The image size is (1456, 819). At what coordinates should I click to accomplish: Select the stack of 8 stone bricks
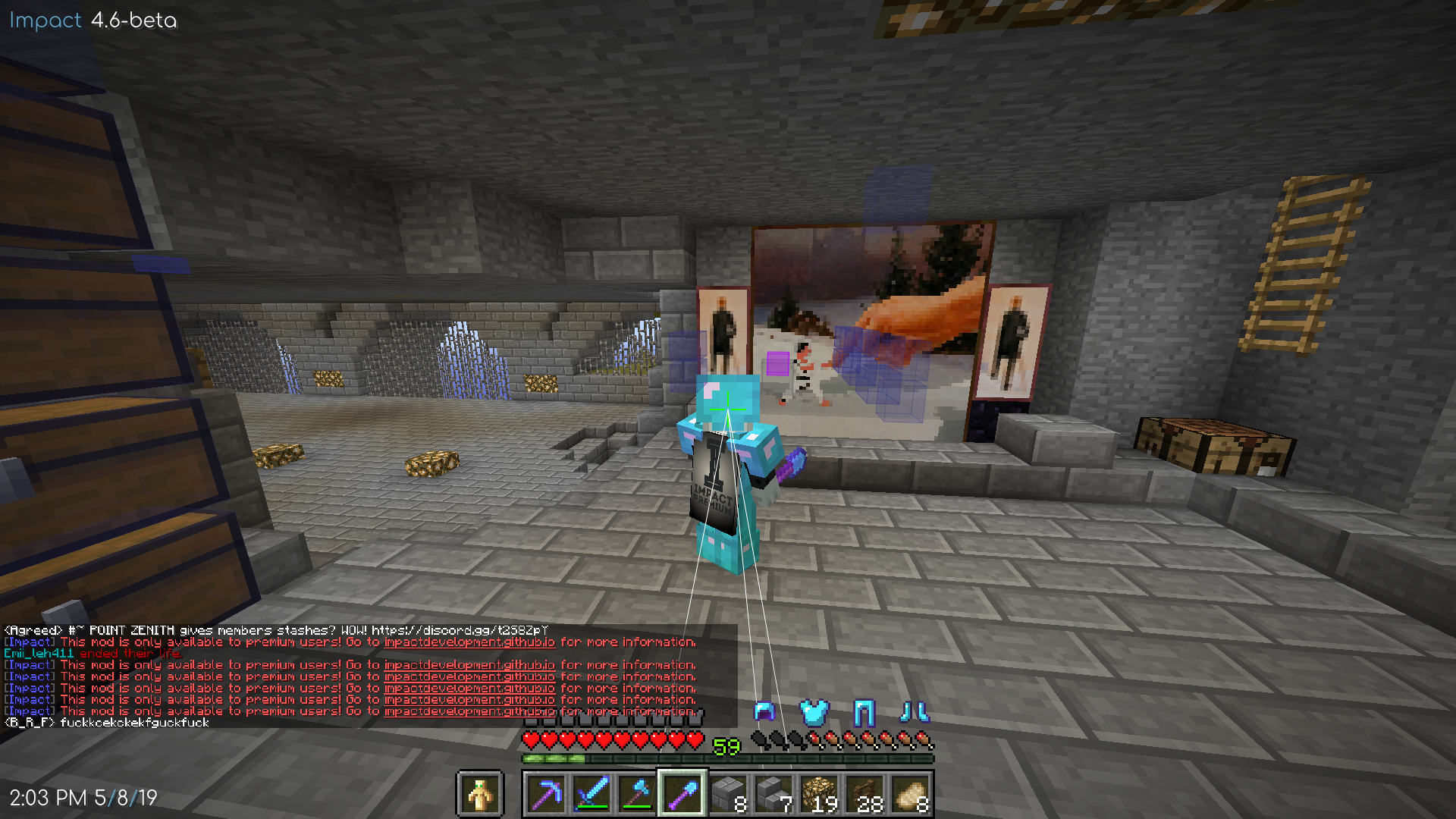click(727, 795)
